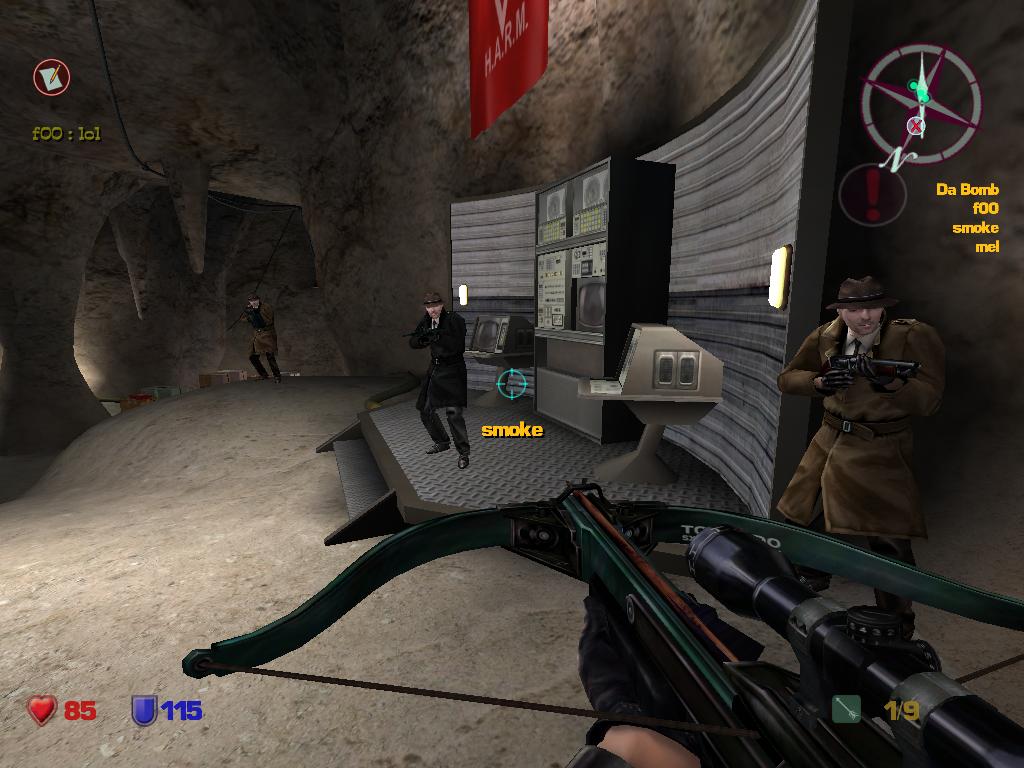This screenshot has height=768, width=1024.
Task: Click the f00 chat message
Action: 67,133
